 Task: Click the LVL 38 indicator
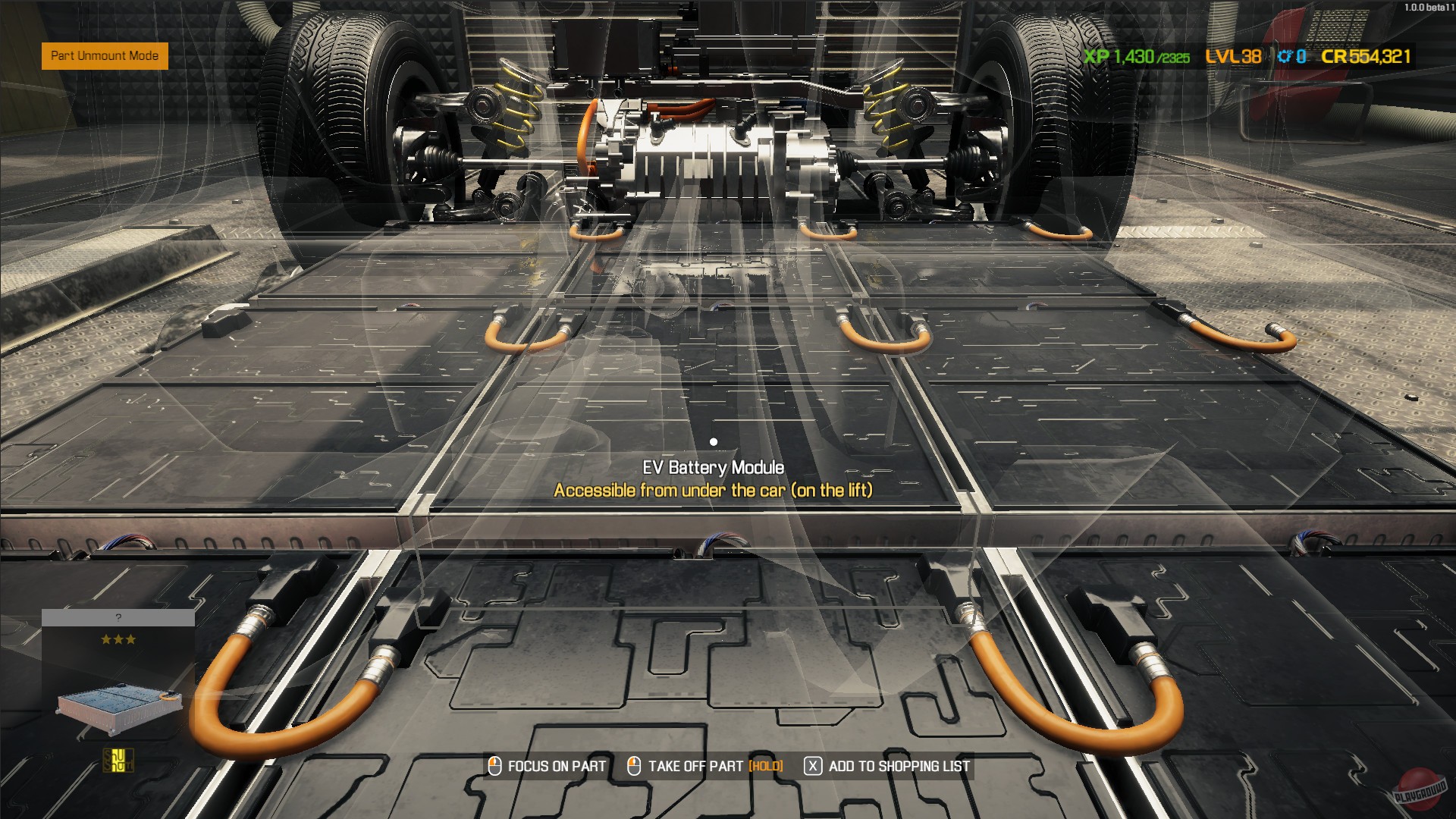1233,55
